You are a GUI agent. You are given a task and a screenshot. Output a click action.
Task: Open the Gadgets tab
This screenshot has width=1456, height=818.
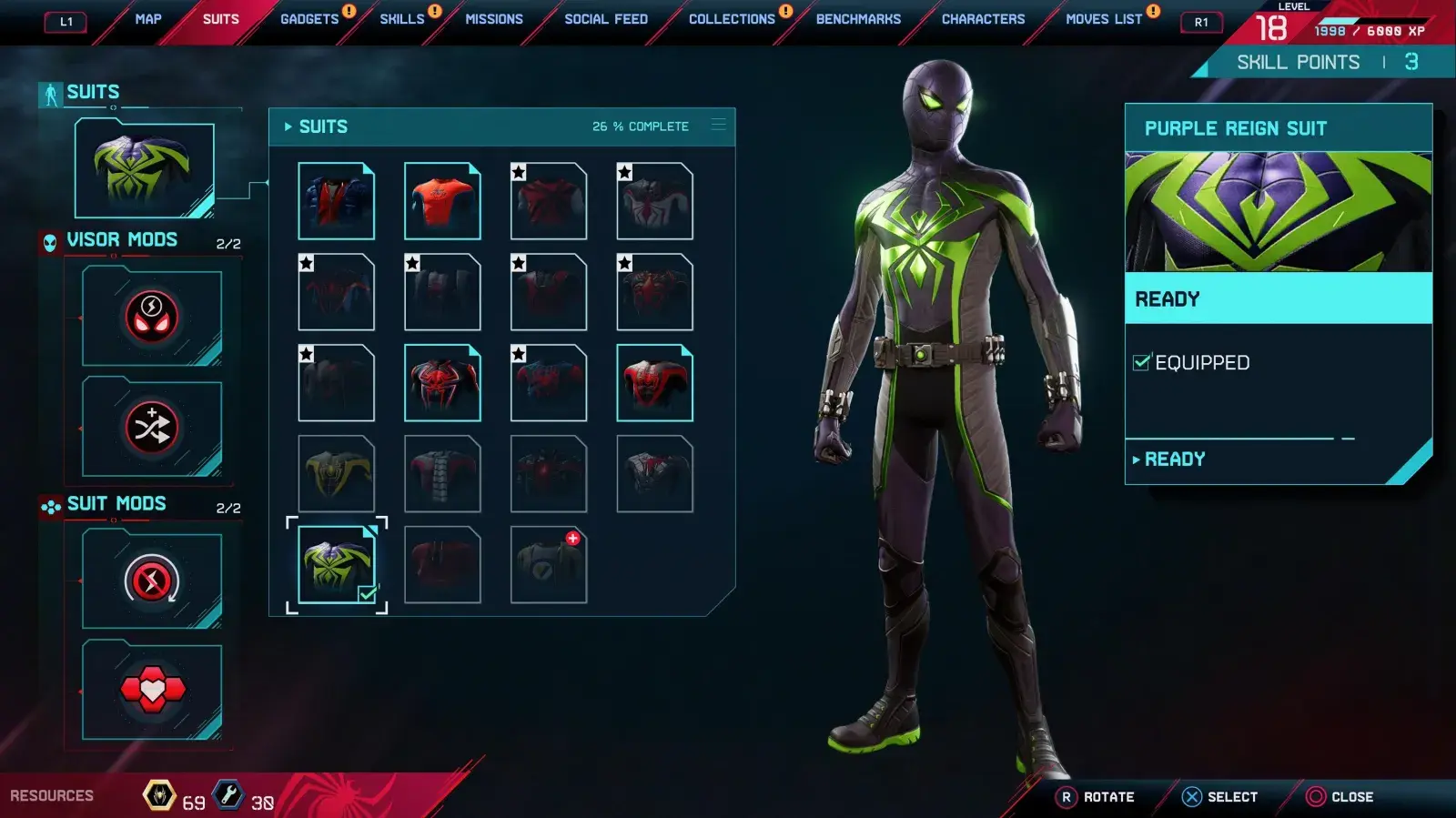coord(309,19)
